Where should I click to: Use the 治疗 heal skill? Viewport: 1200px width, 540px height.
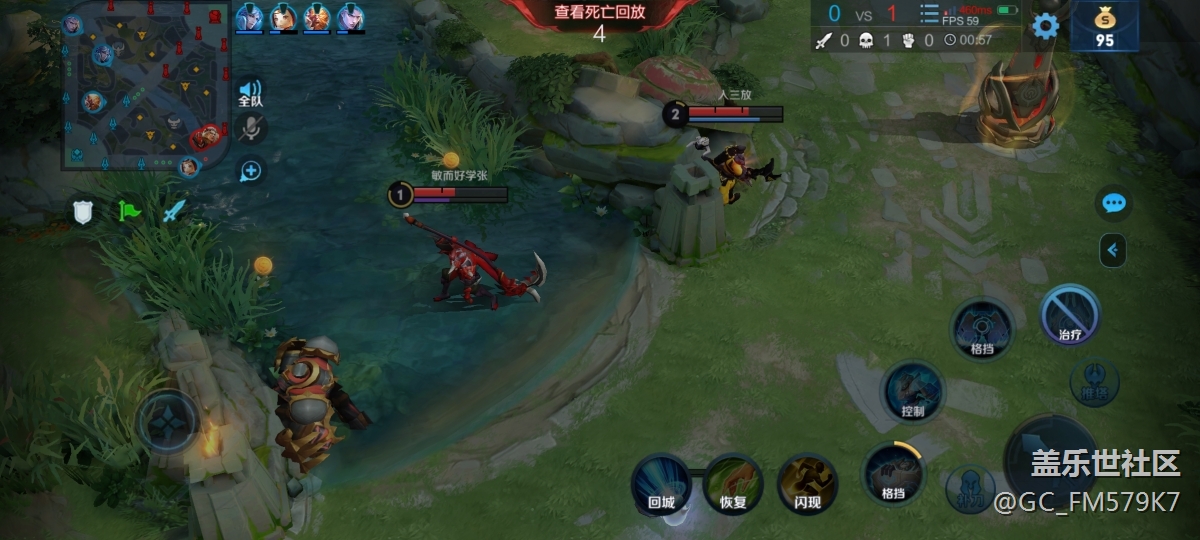tap(1070, 316)
